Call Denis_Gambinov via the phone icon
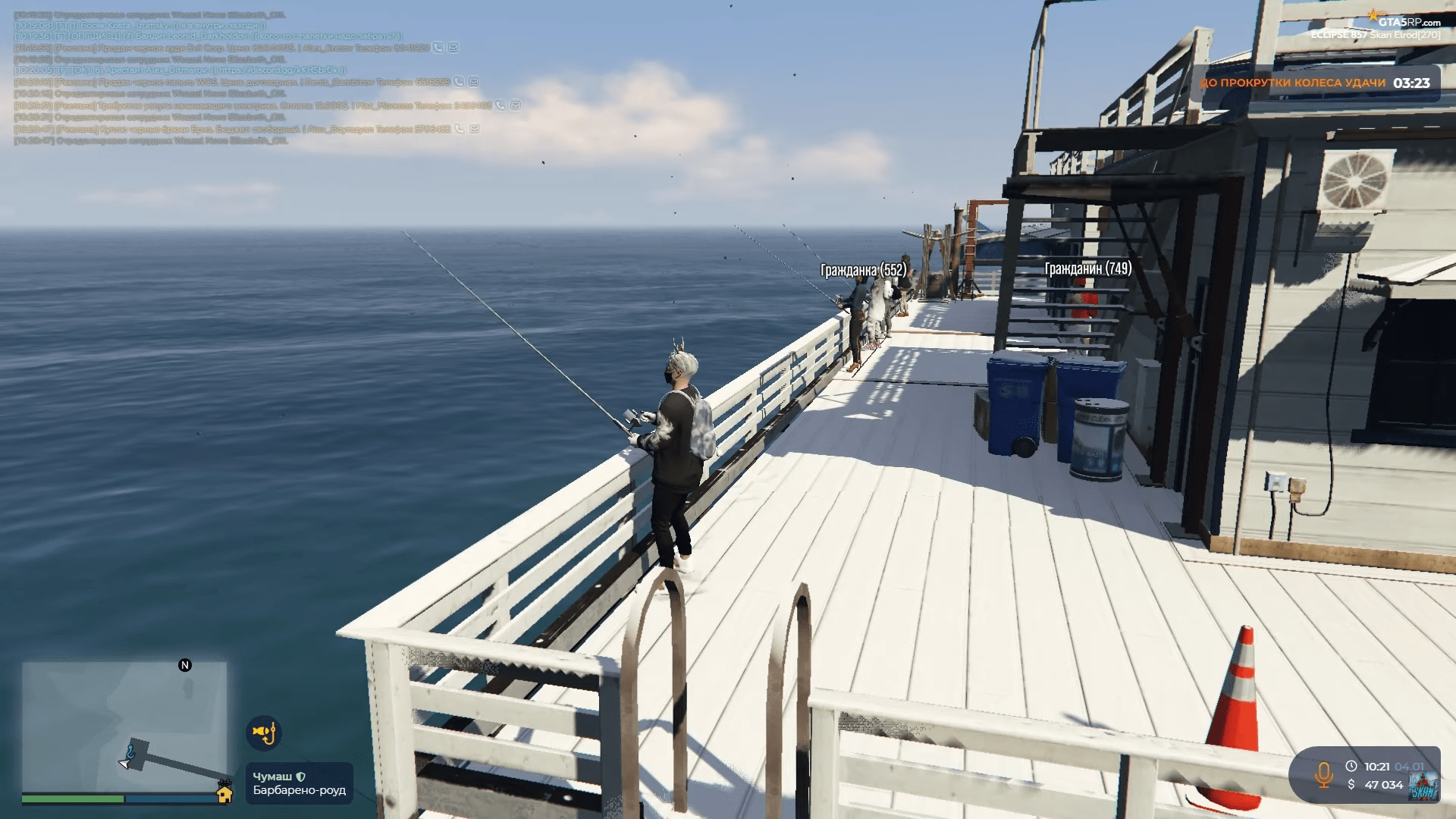Viewport: 1456px width, 819px height. tap(459, 82)
